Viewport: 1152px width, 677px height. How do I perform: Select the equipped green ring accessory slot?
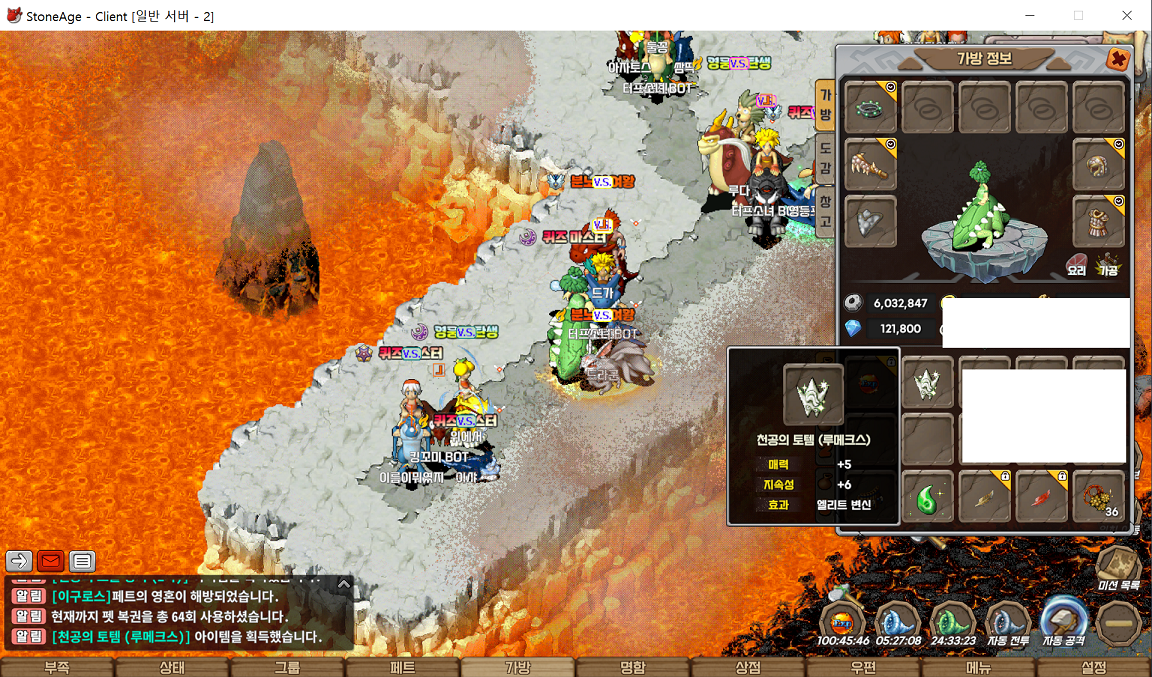[x=870, y=107]
